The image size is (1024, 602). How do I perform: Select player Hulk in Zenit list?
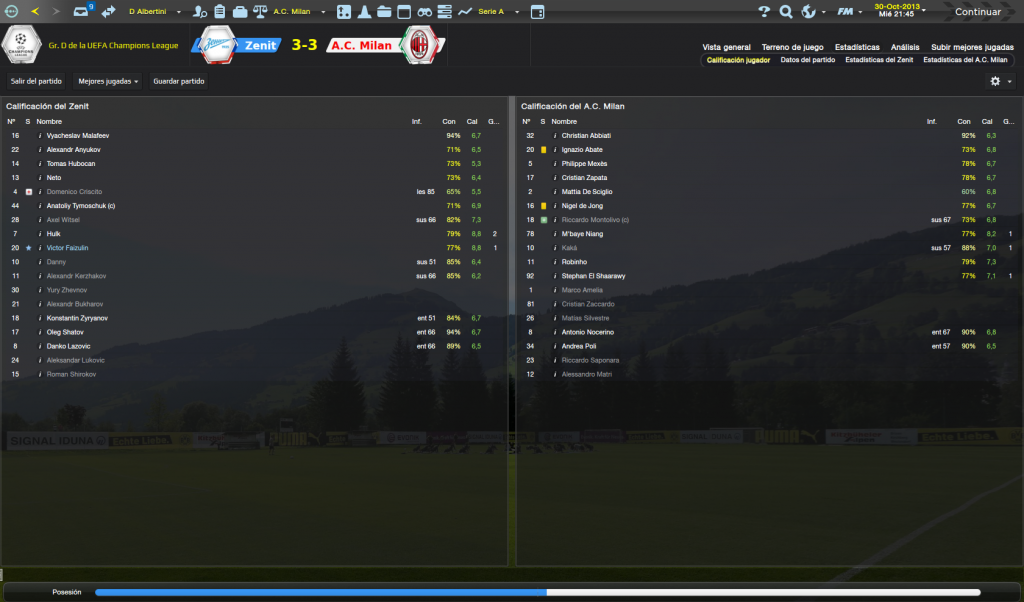click(x=55, y=234)
